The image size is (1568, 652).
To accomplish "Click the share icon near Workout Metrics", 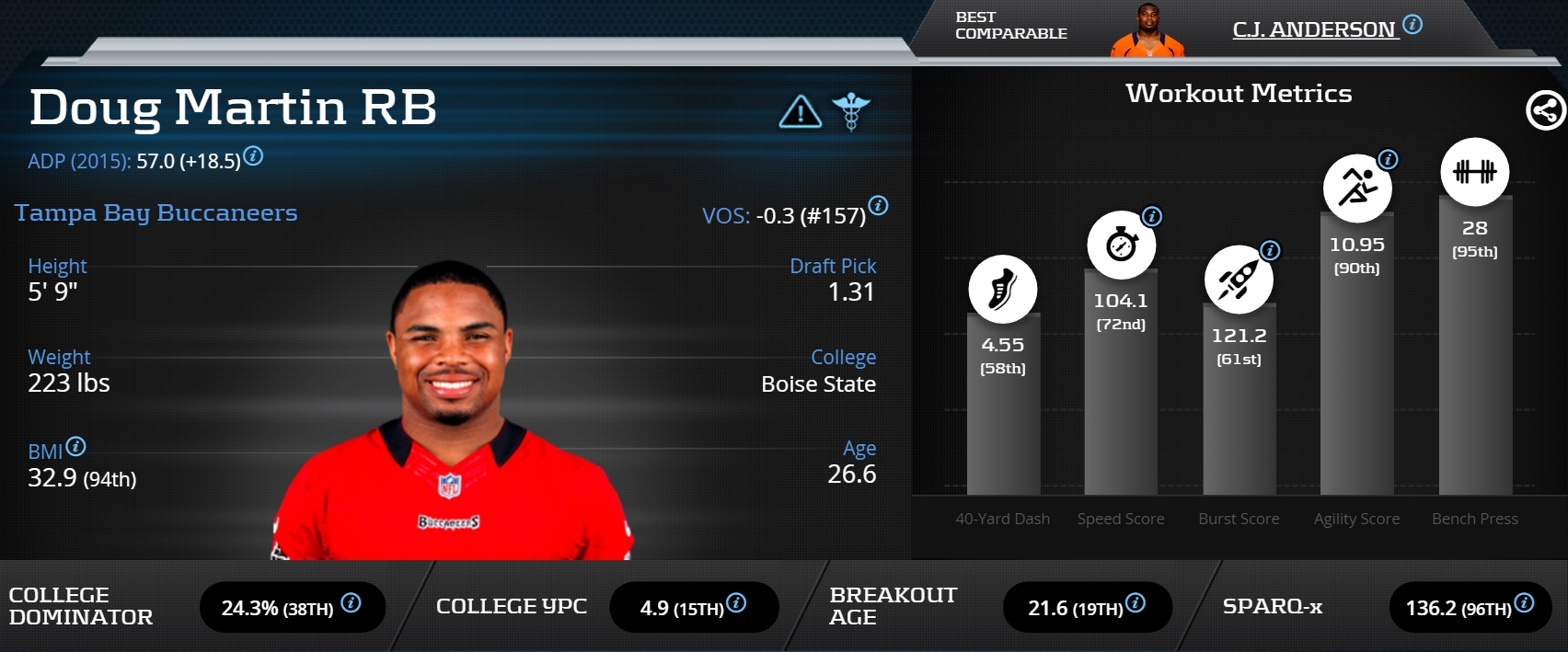I will [1545, 111].
